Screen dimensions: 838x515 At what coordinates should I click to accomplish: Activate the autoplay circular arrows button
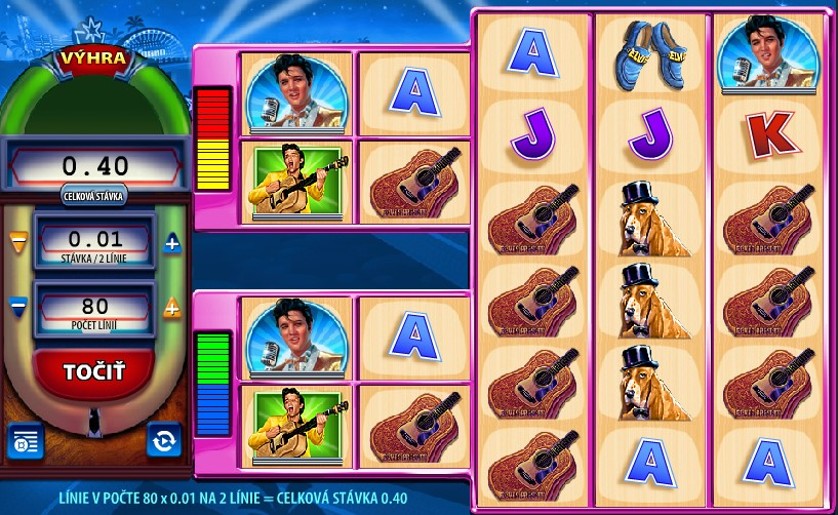[x=164, y=440]
